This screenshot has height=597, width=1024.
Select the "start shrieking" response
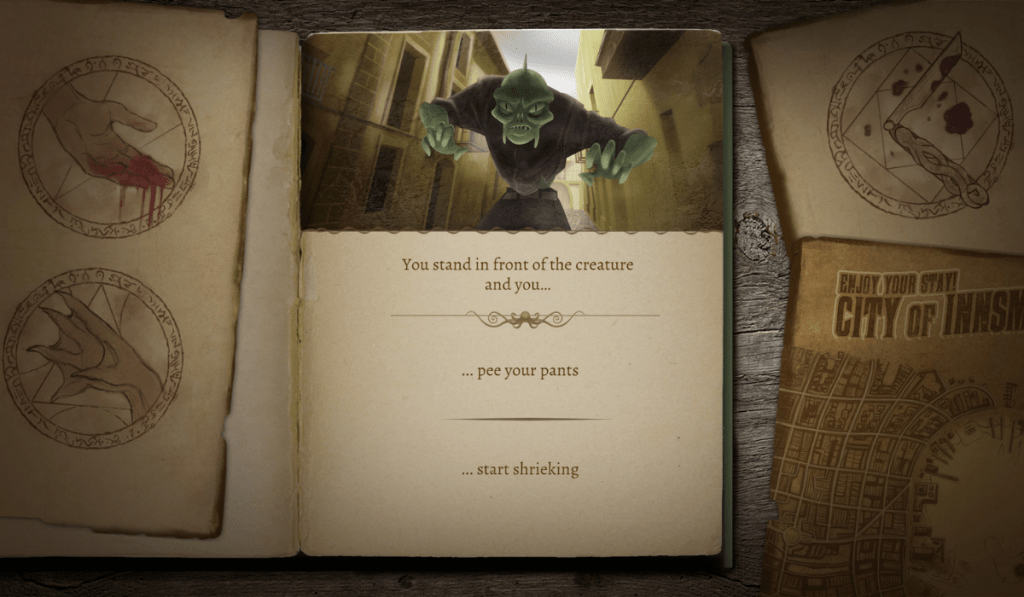coord(520,469)
